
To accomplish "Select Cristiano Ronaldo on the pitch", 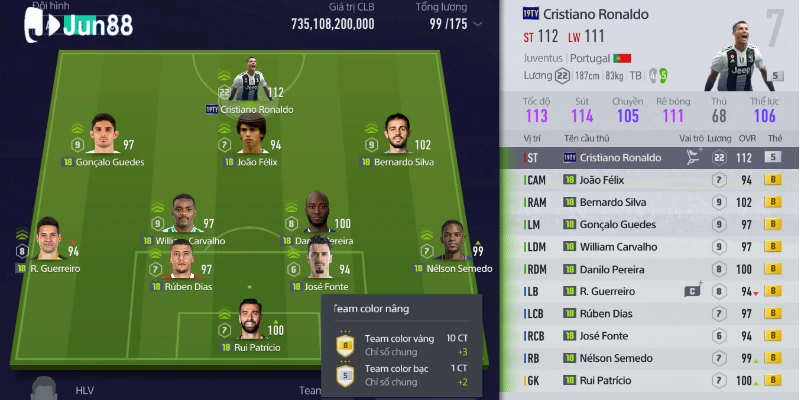I will [247, 82].
